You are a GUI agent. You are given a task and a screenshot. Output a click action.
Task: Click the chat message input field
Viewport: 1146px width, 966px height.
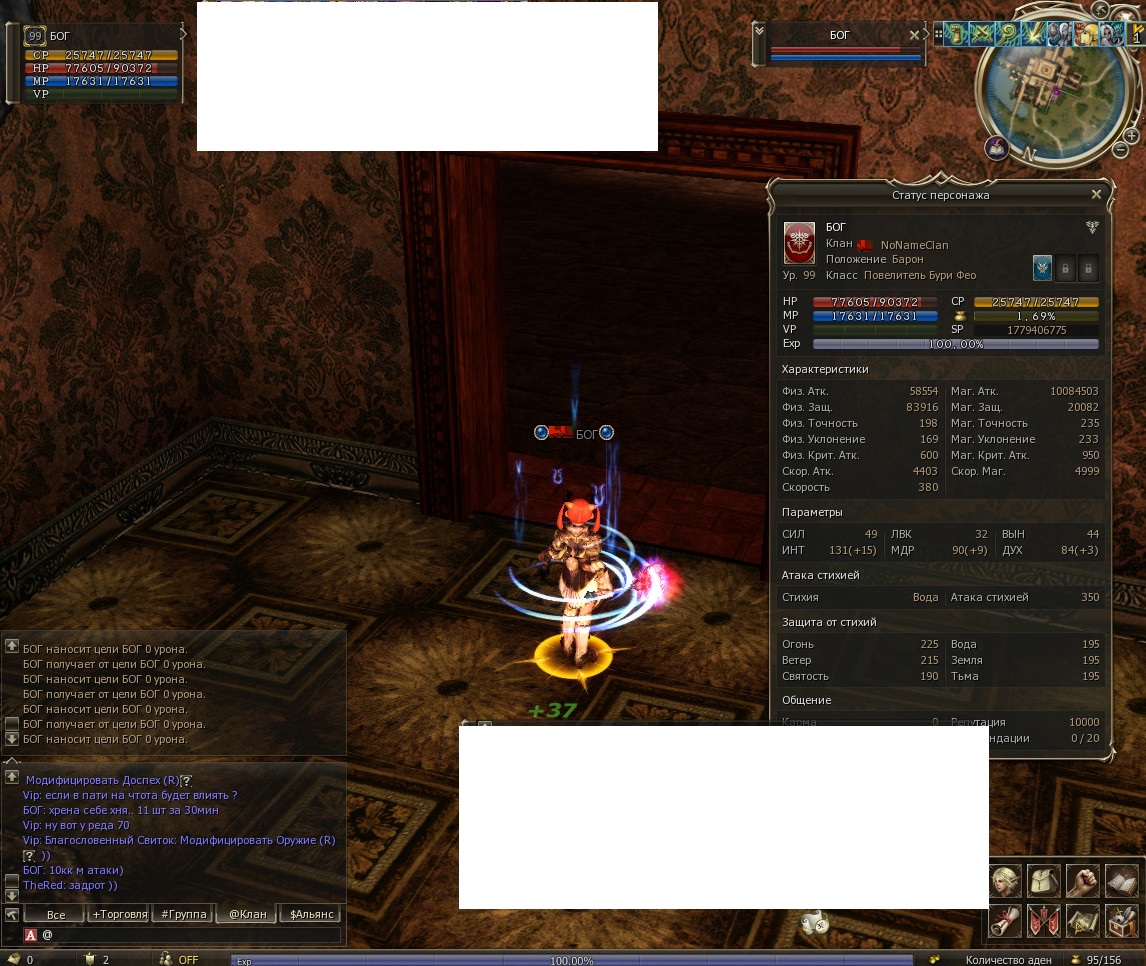click(x=190, y=935)
